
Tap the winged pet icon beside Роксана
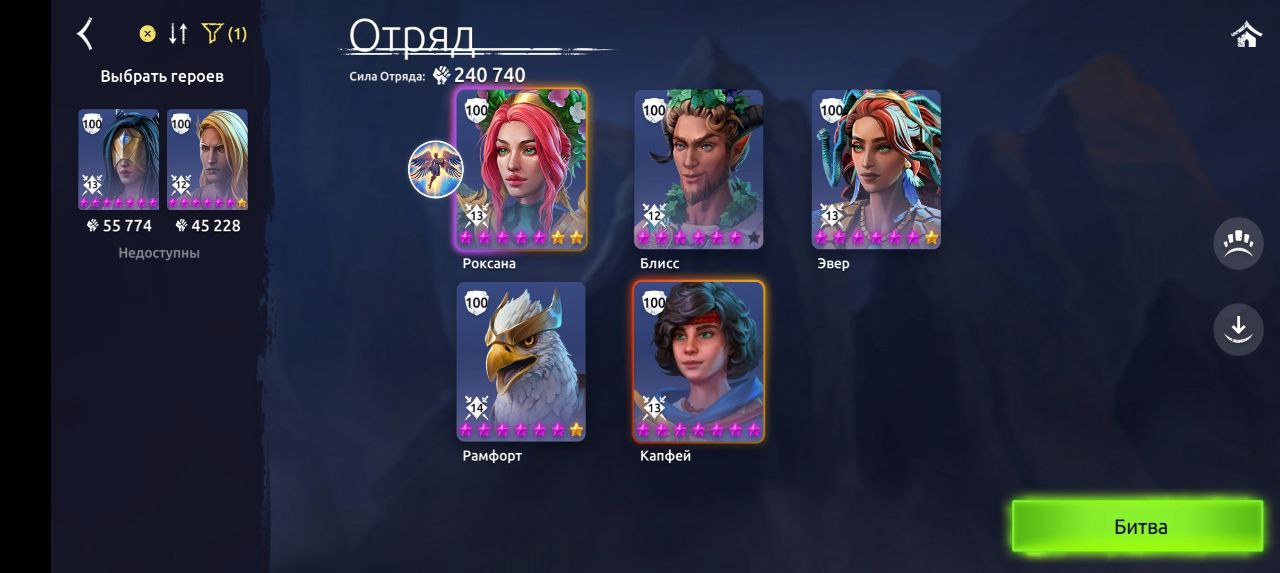pos(435,169)
